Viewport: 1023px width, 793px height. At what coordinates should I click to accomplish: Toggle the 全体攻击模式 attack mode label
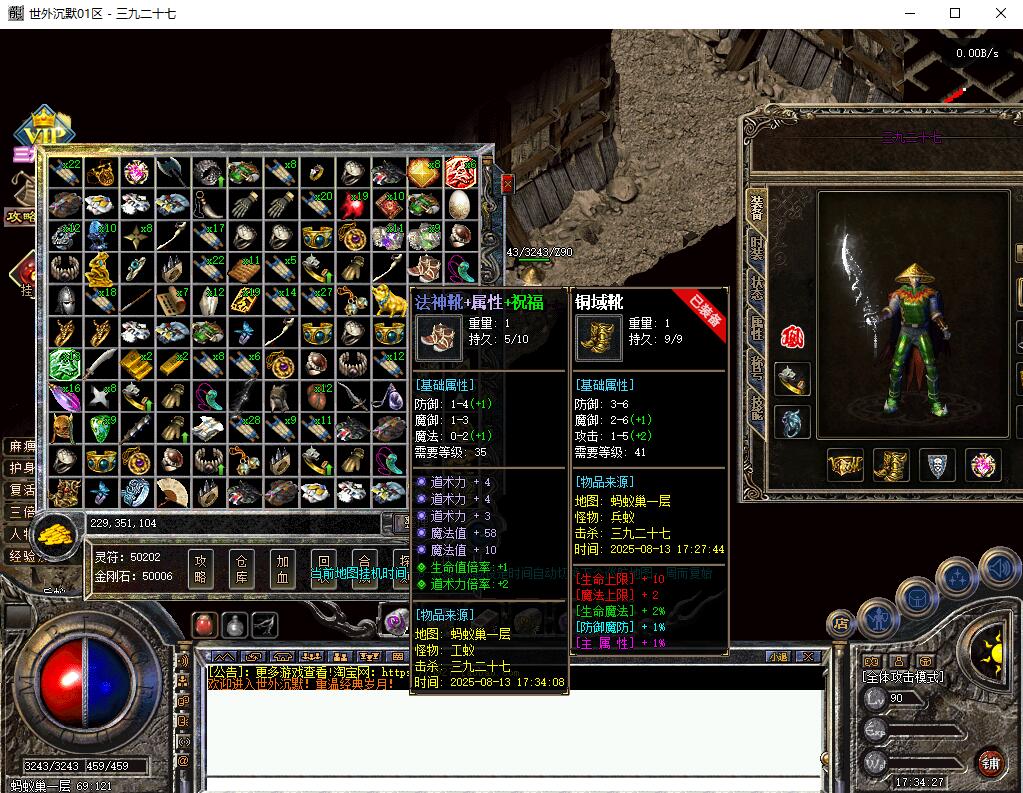(x=903, y=677)
